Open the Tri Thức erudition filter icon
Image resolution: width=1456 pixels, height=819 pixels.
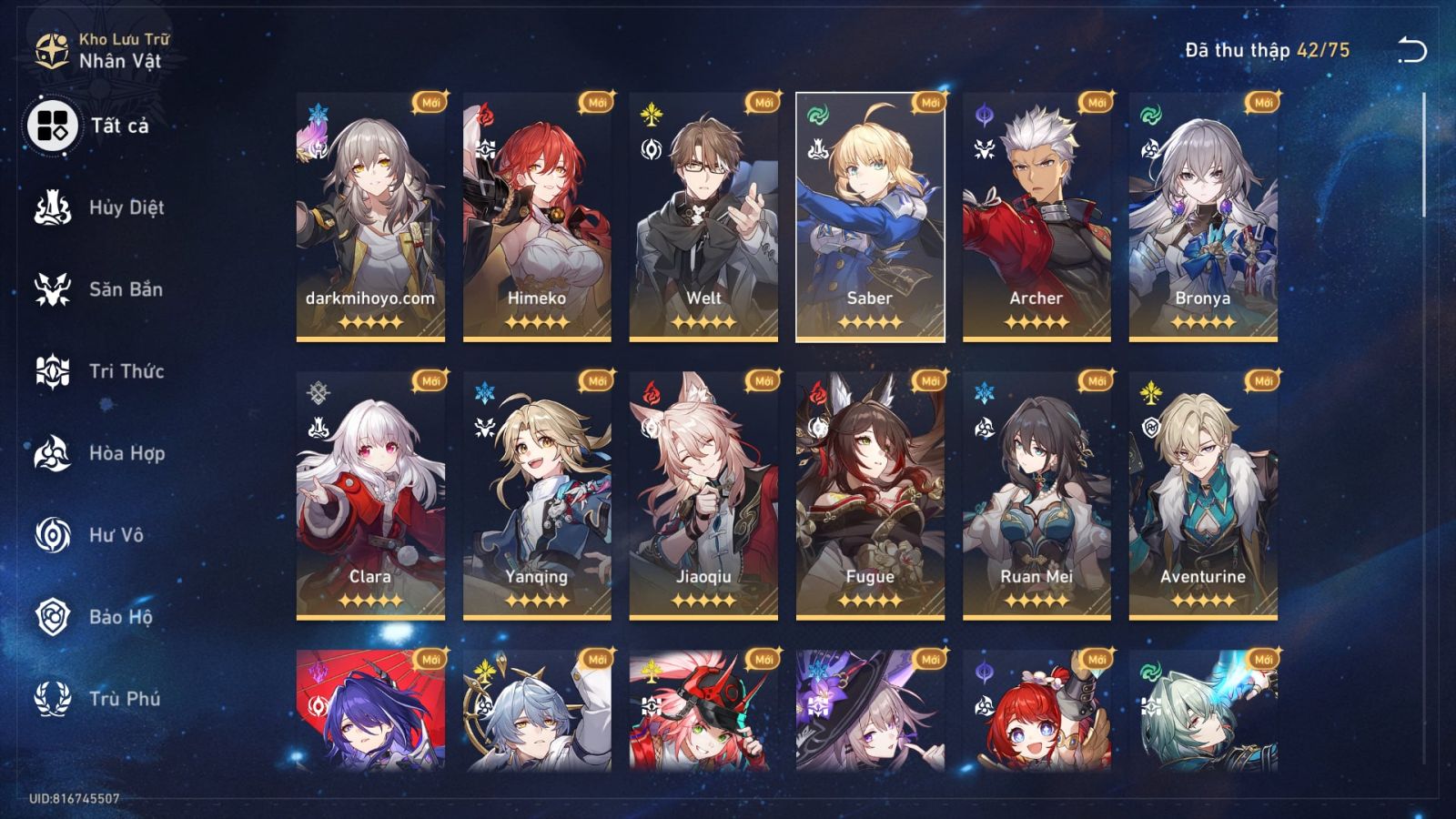point(55,371)
